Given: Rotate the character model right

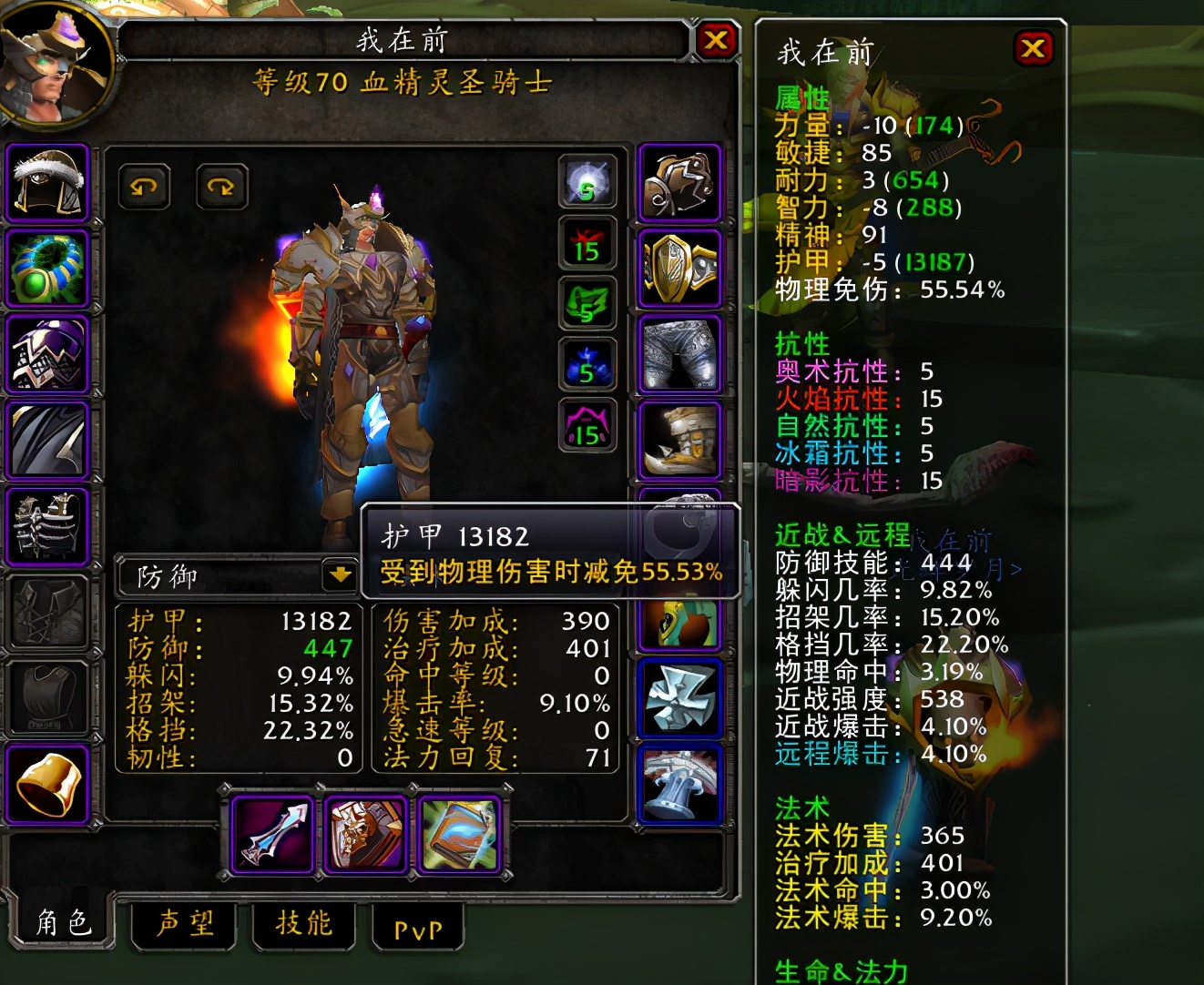Looking at the screenshot, I should (x=221, y=187).
